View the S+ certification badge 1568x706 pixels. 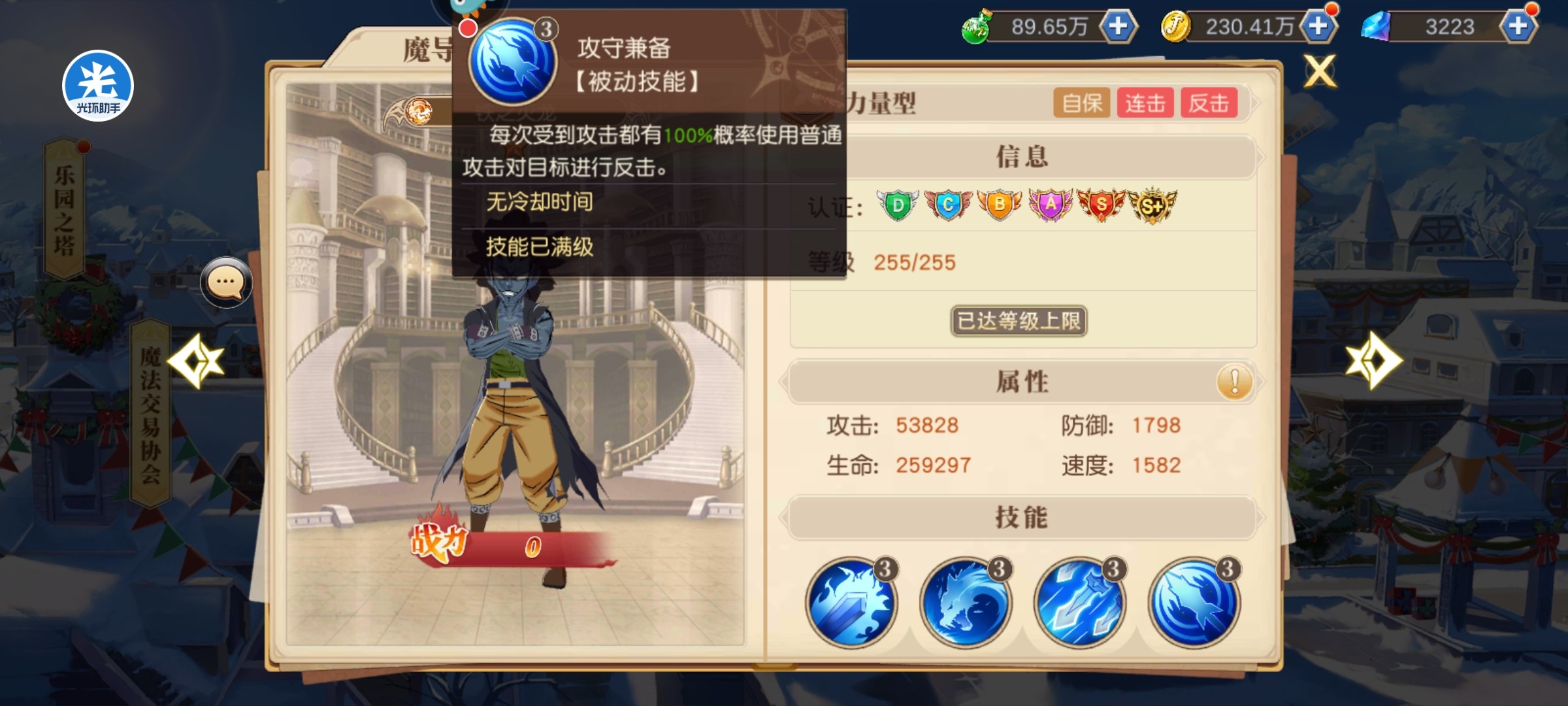pos(1152,205)
